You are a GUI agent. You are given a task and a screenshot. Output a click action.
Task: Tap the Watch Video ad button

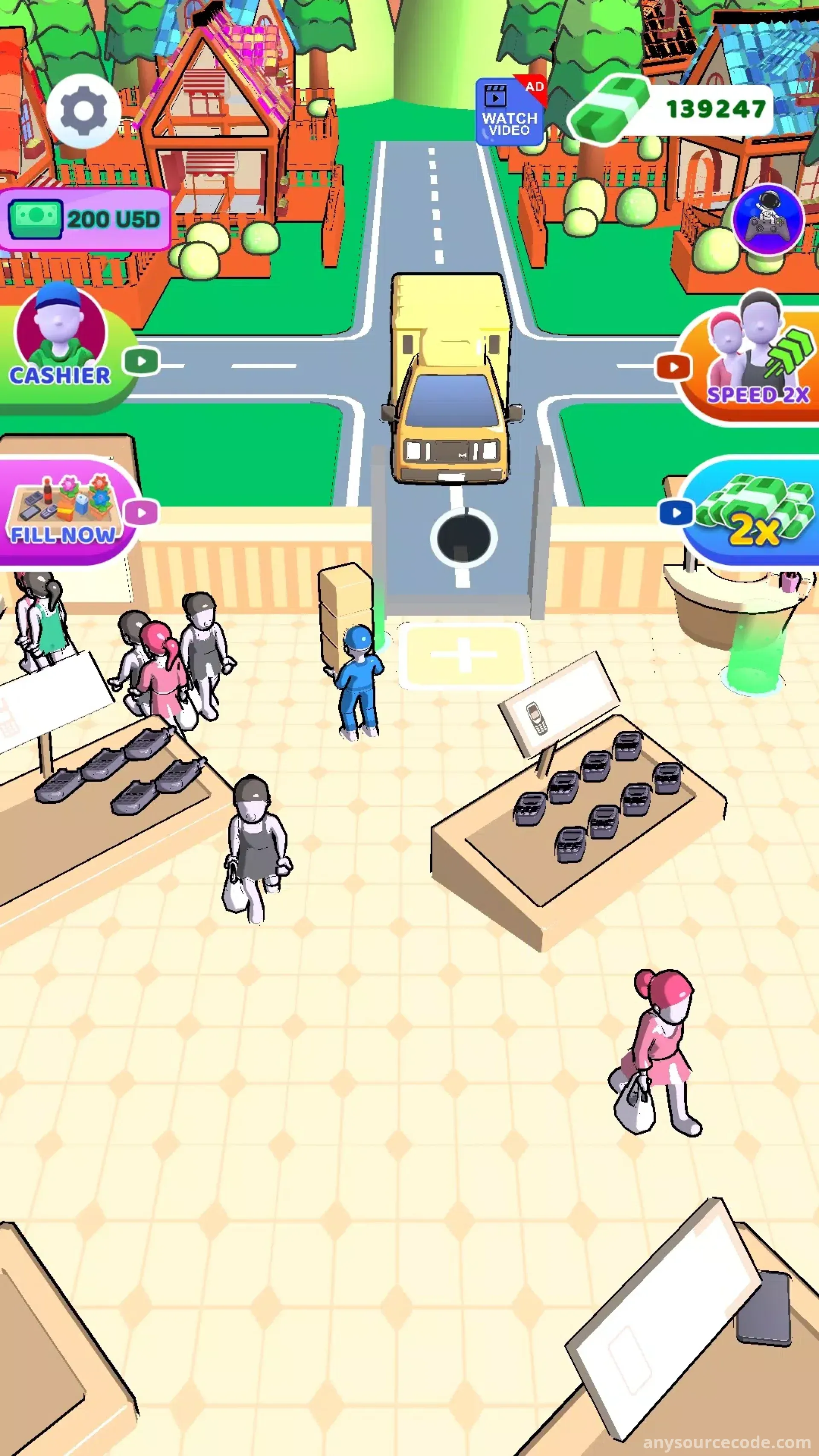510,112
